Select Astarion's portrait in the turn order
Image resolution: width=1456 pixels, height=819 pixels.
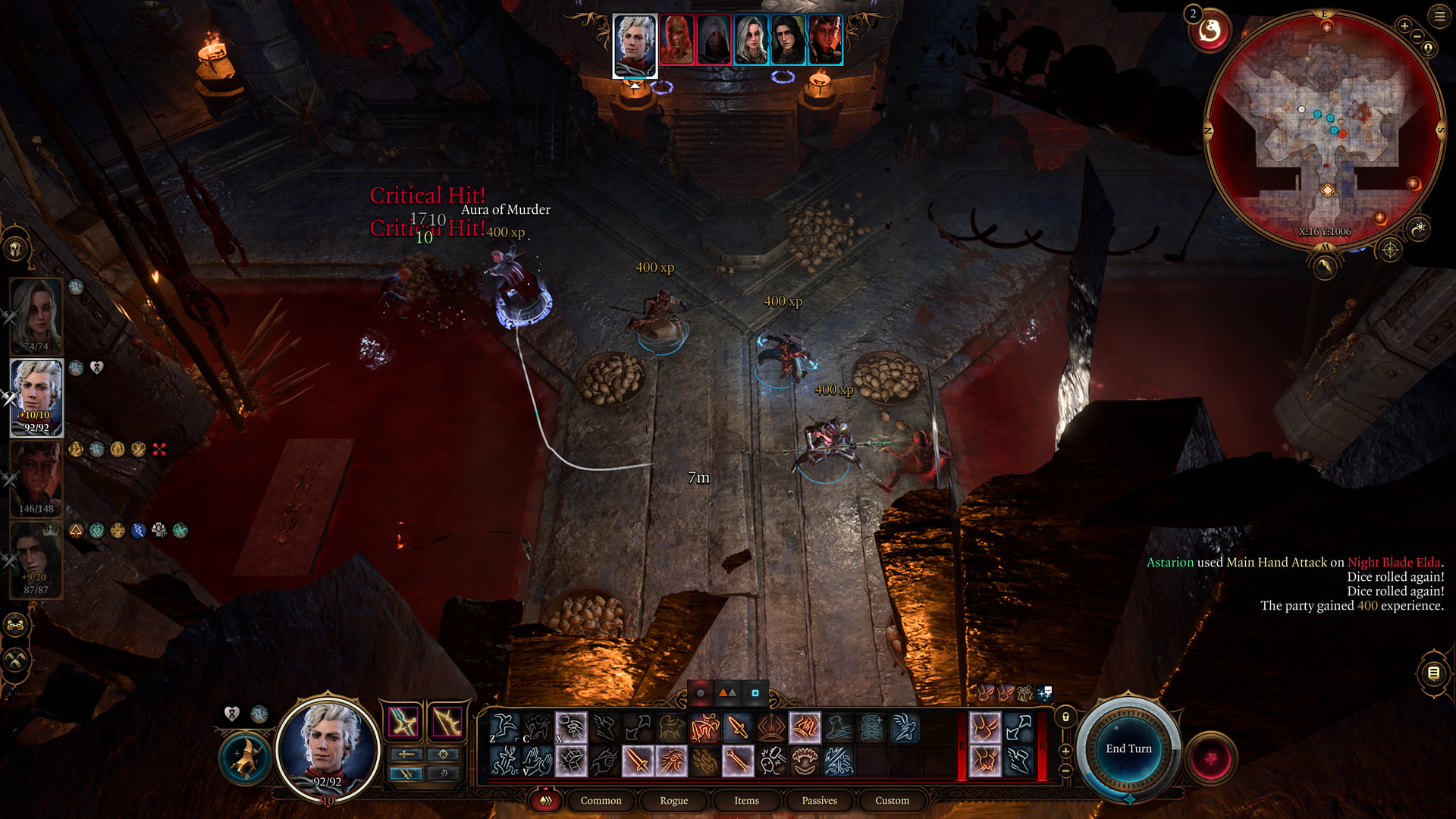(x=635, y=44)
